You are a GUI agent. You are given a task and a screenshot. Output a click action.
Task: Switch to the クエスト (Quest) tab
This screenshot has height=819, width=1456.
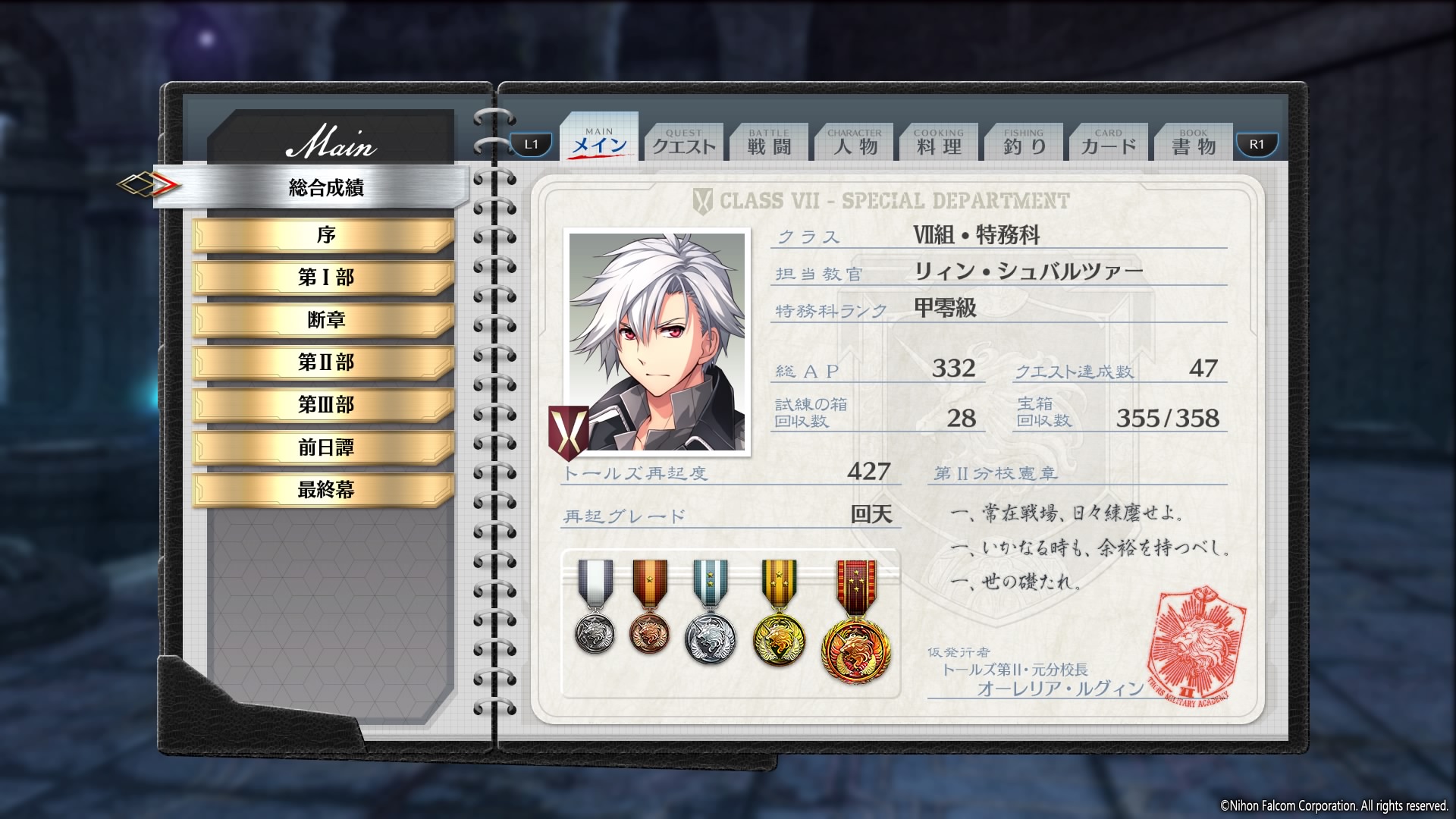click(684, 143)
